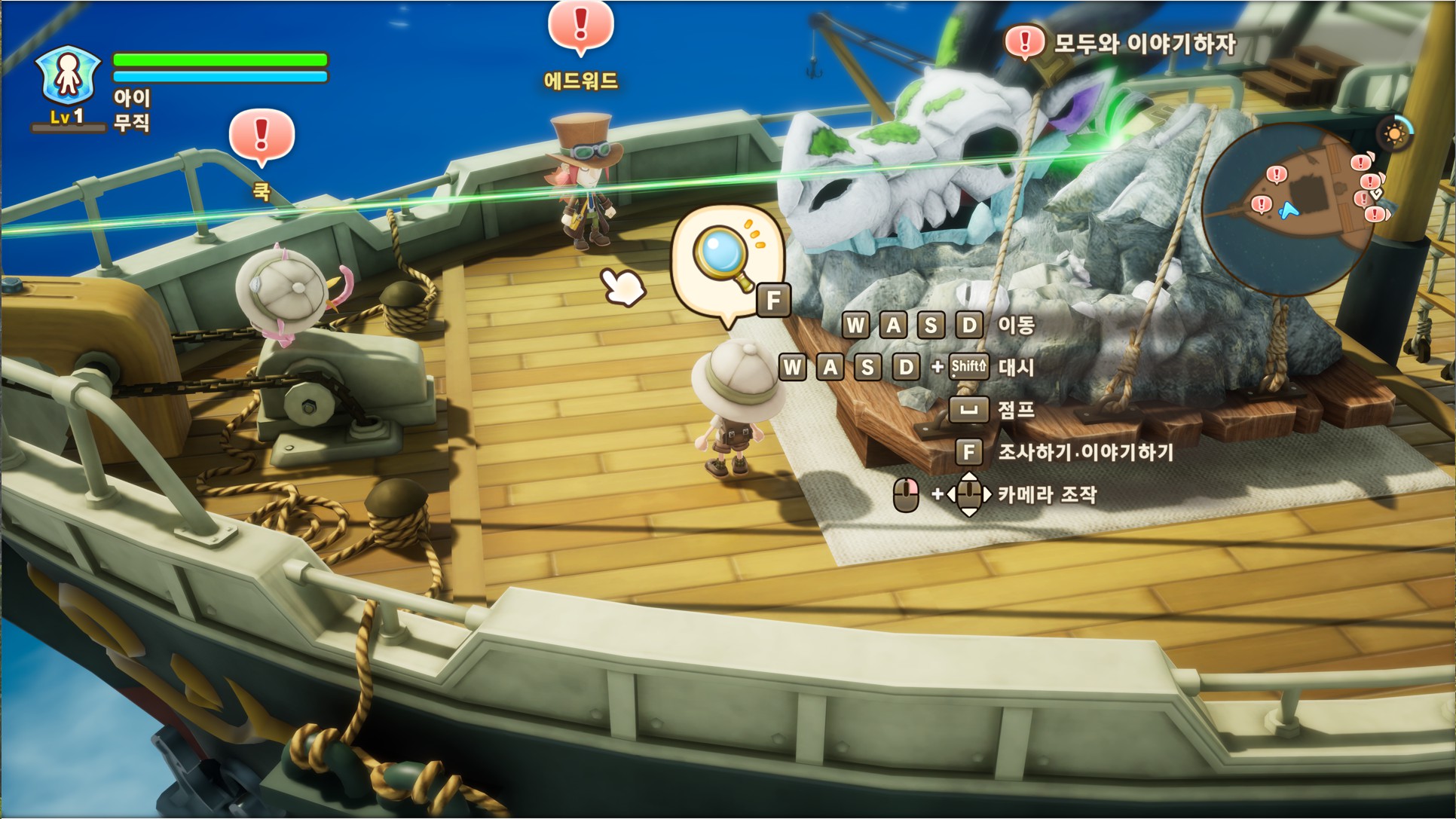Click the exclamation bubble above 쿡
The image size is (1456, 819).
[x=262, y=136]
